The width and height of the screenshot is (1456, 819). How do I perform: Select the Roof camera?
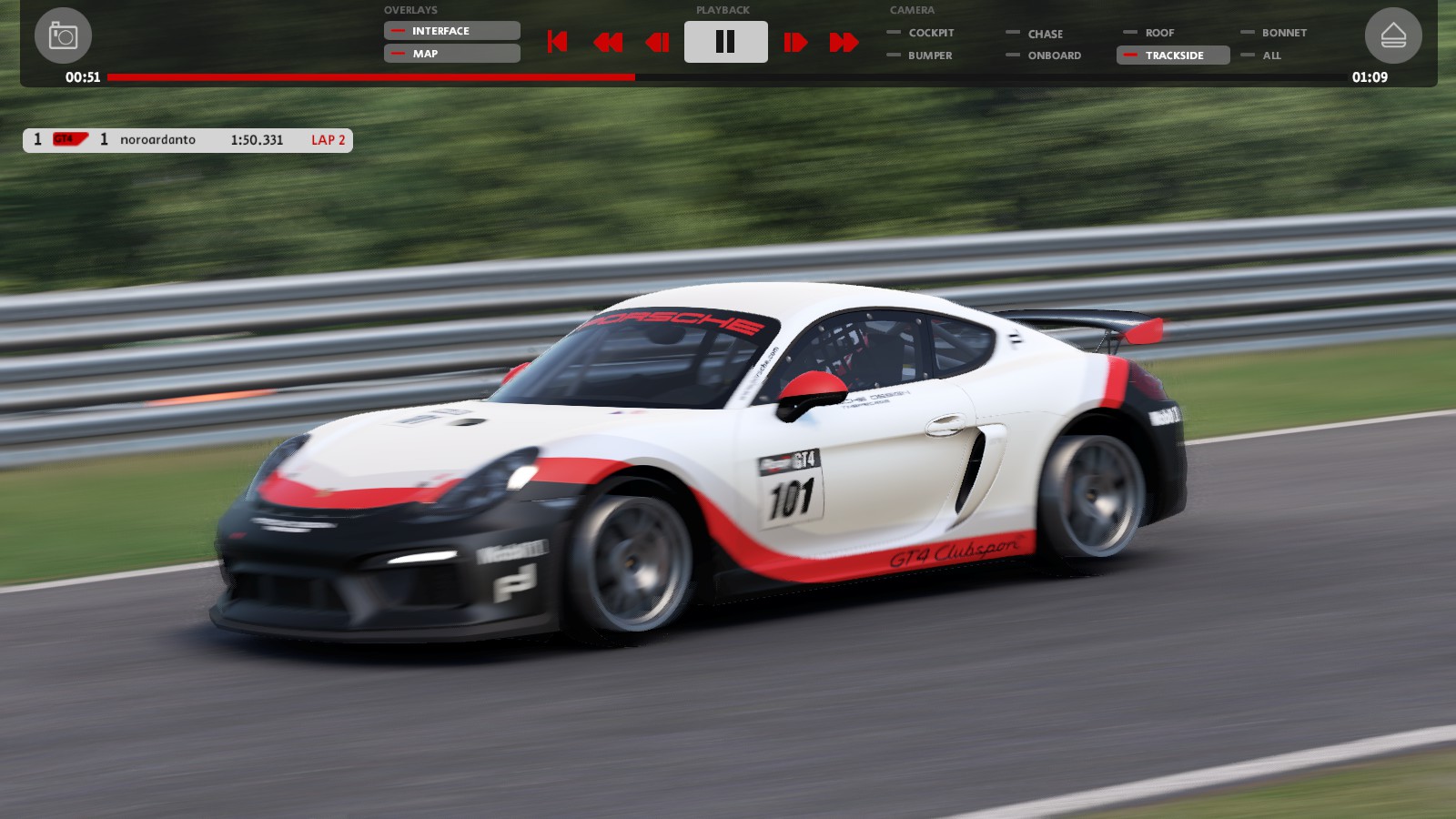[1158, 33]
